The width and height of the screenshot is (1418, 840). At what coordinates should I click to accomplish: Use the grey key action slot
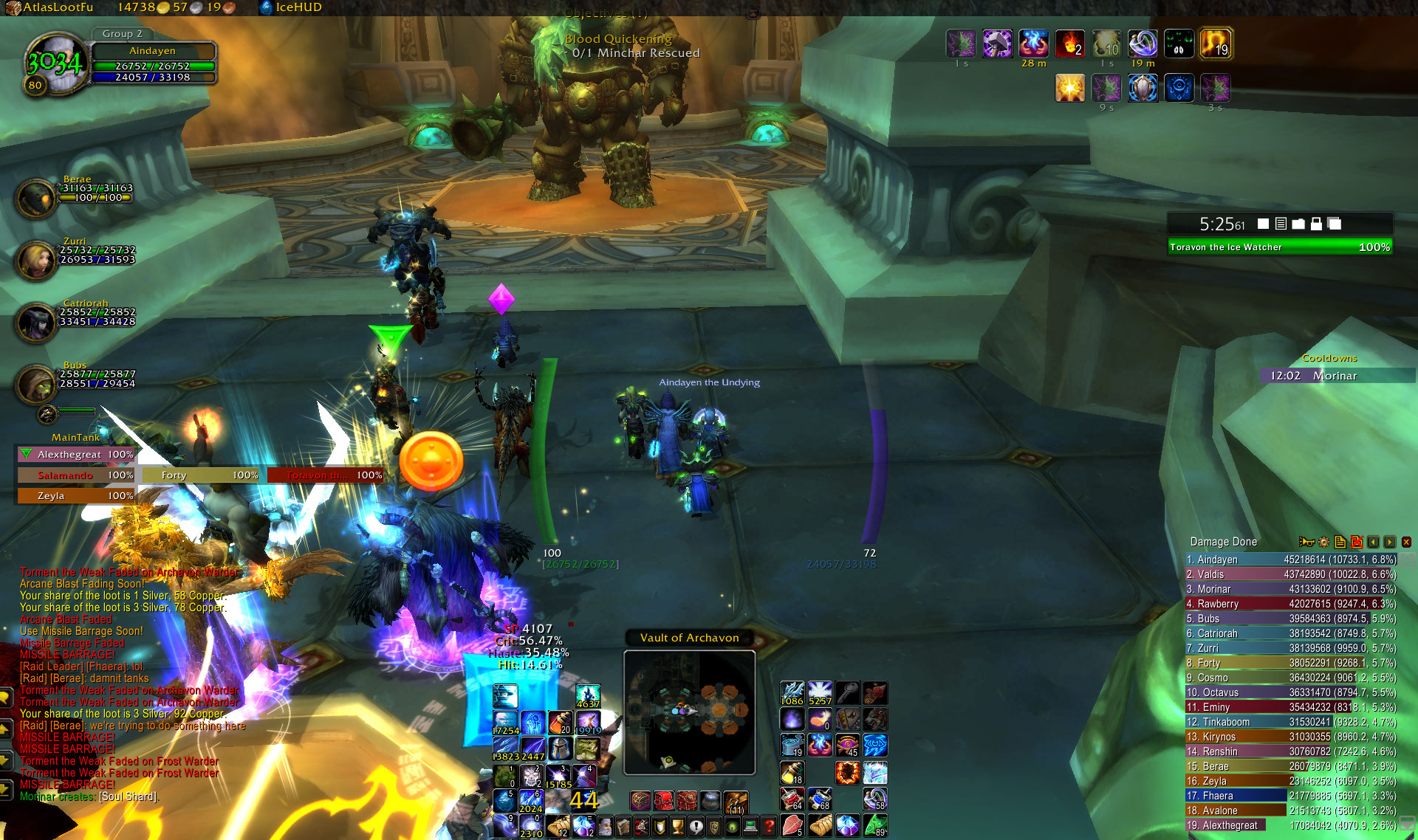[x=847, y=692]
